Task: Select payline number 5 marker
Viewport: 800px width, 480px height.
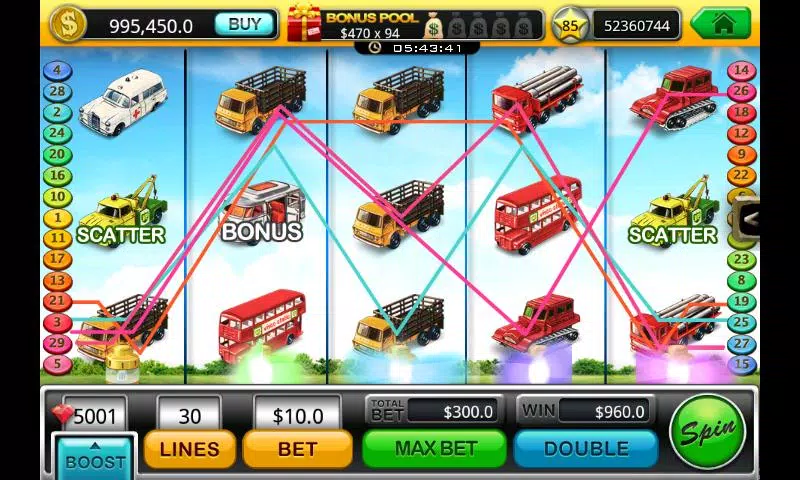Action: click(x=57, y=365)
